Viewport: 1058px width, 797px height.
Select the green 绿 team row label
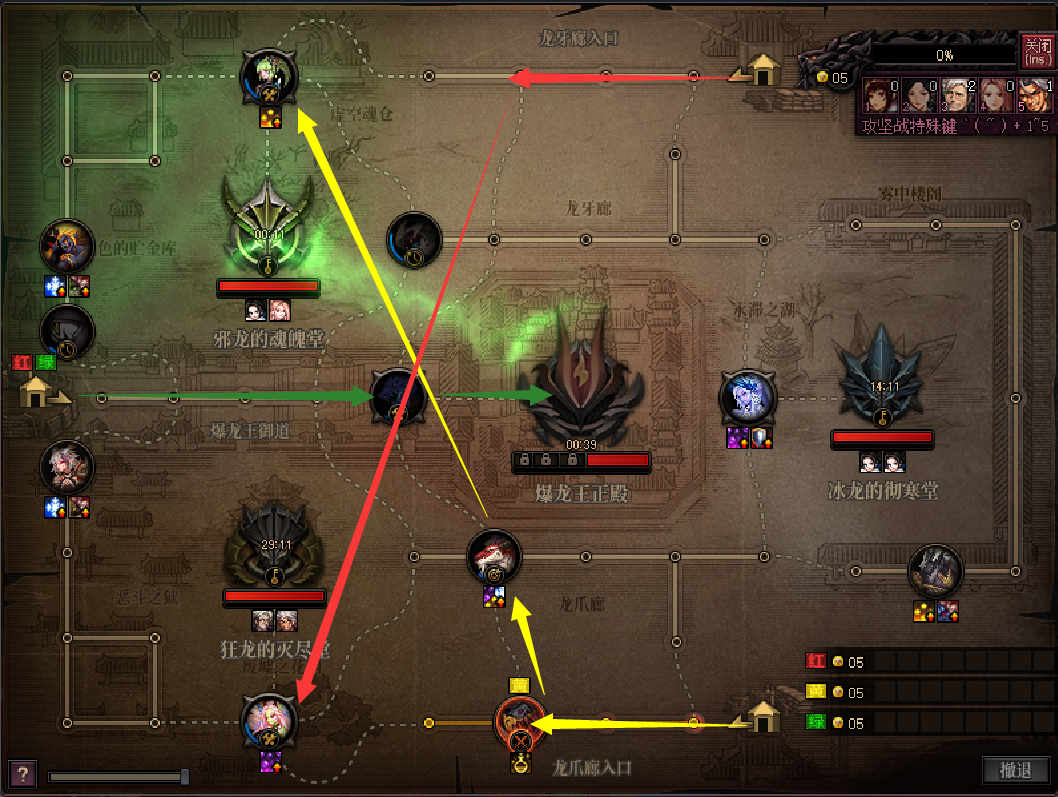coord(816,722)
